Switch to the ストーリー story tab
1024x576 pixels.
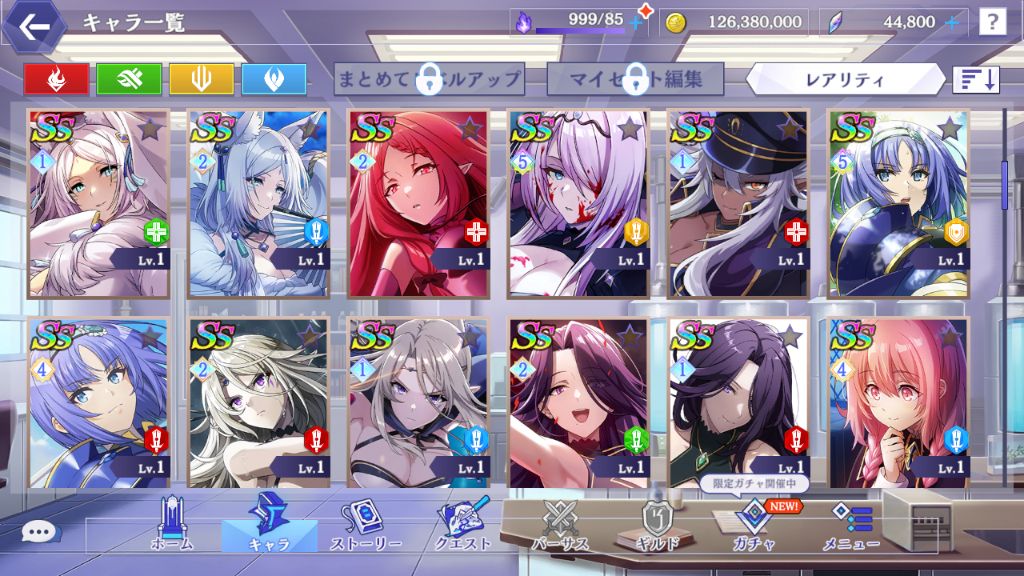(369, 525)
